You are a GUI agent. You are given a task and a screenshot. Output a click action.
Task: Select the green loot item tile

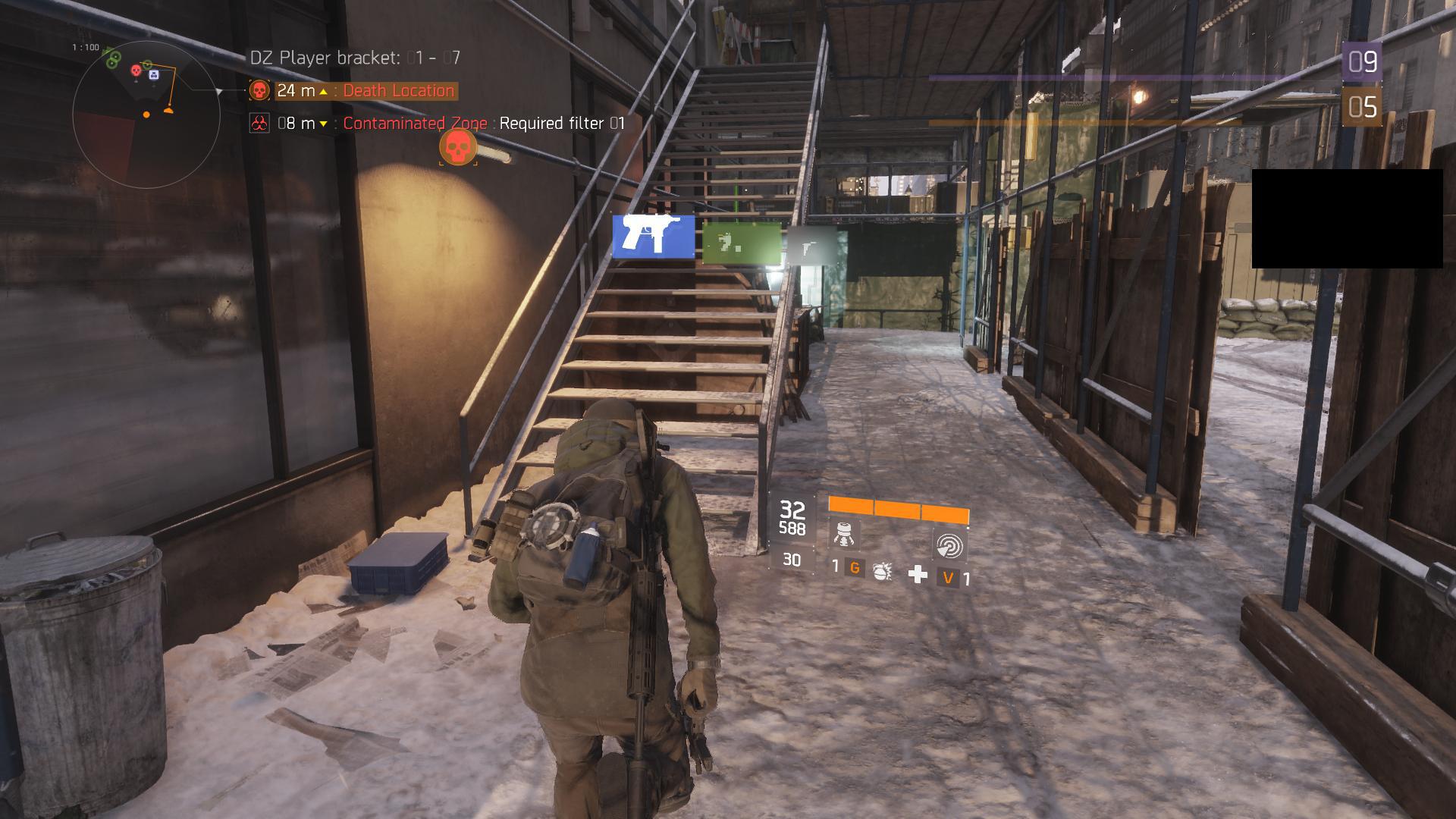[741, 242]
